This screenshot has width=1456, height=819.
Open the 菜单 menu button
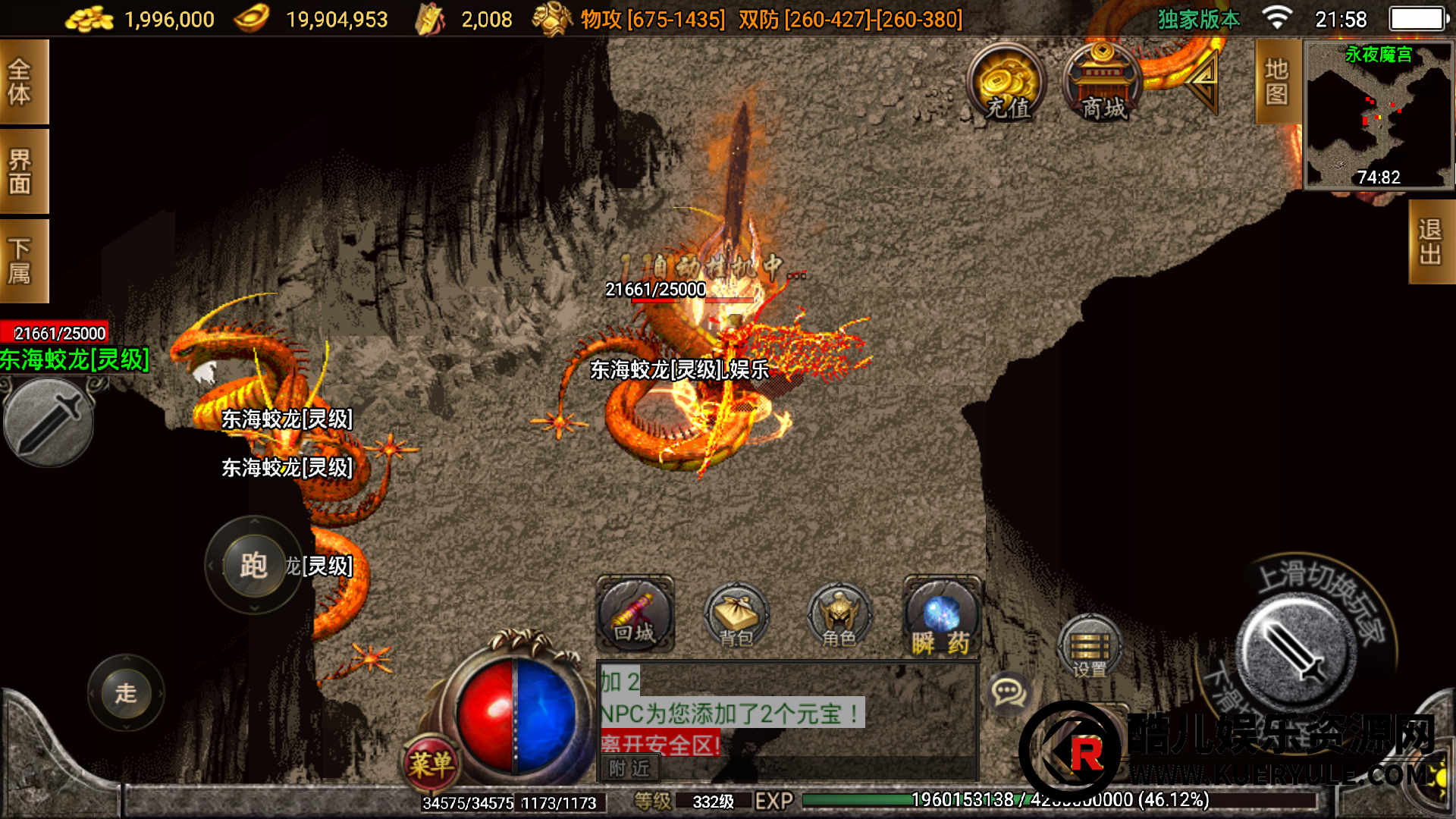click(x=431, y=762)
